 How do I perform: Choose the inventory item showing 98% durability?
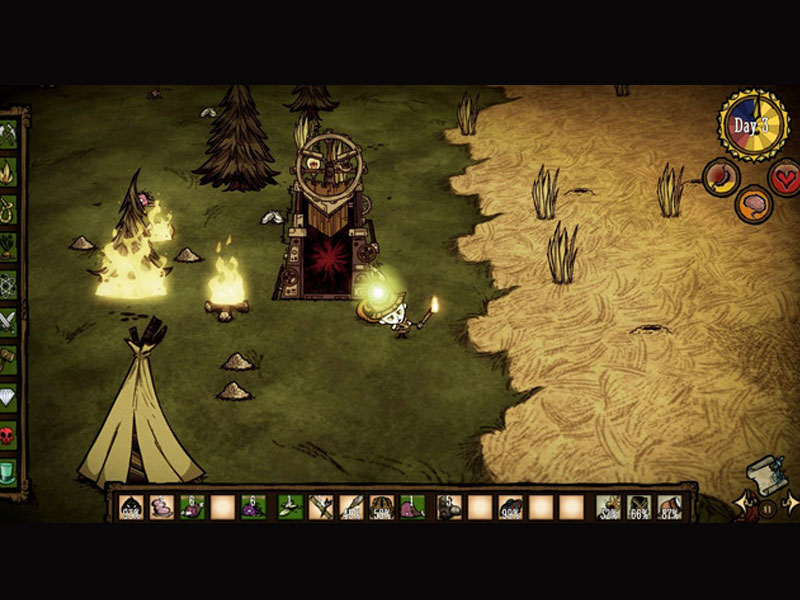[x=510, y=507]
